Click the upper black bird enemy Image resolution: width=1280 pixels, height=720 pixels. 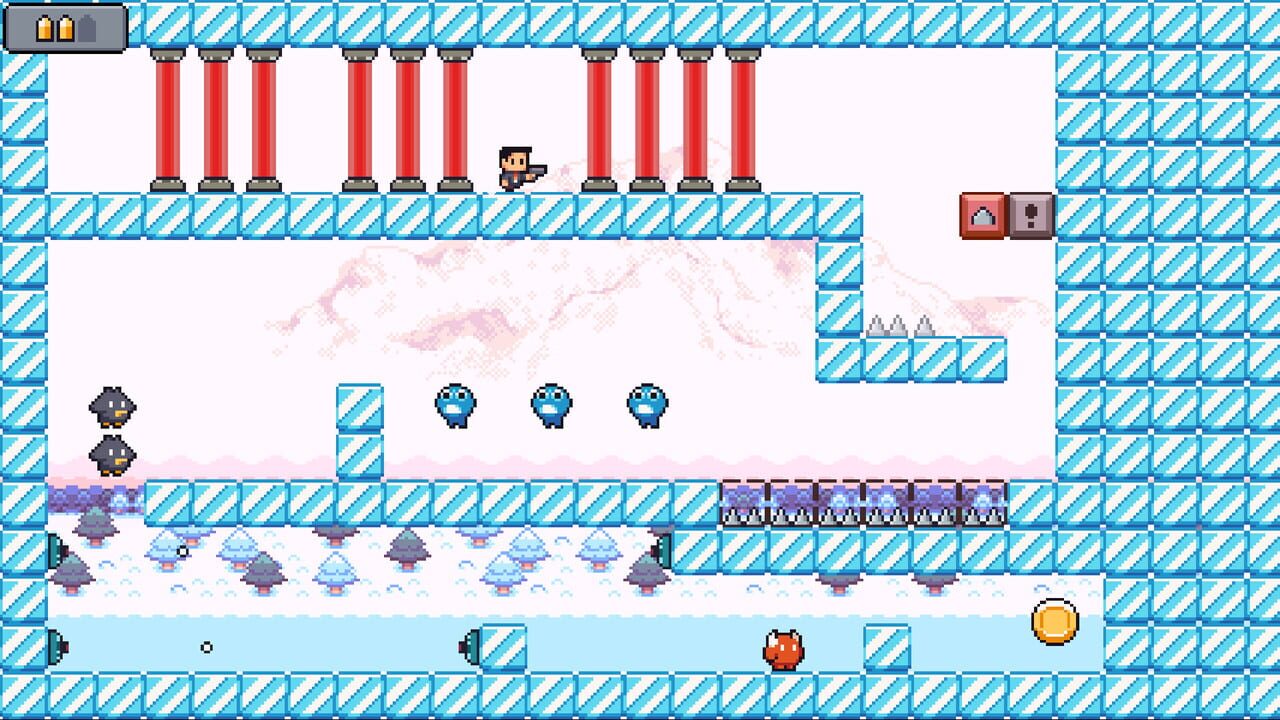[115, 405]
